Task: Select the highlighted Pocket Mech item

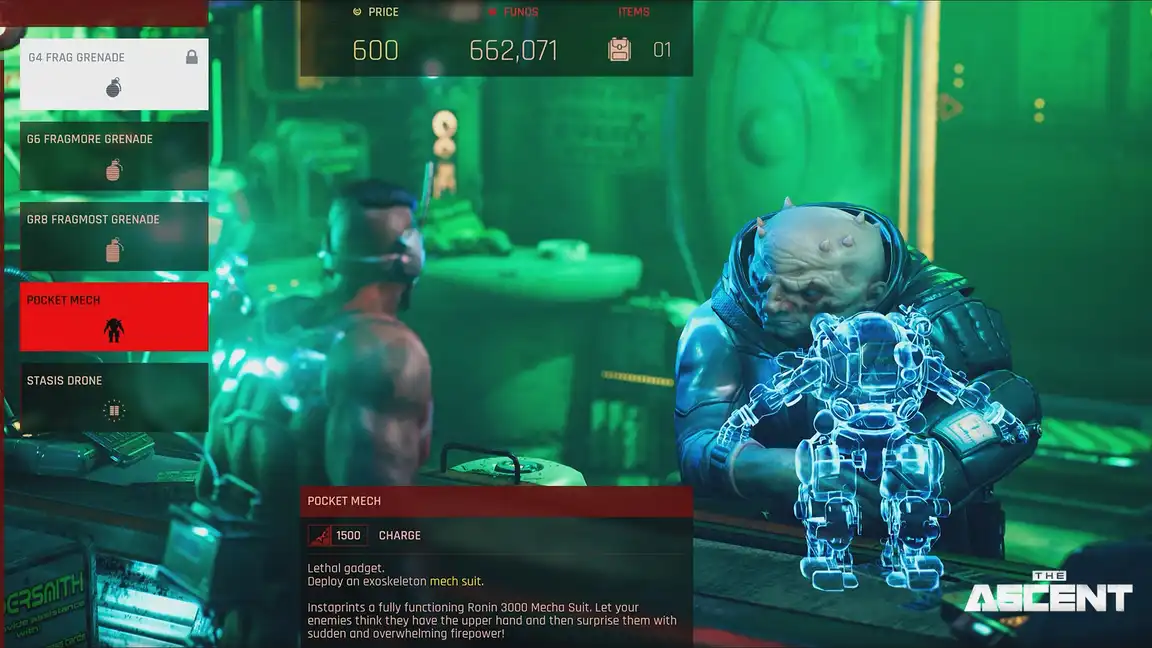Action: point(114,317)
